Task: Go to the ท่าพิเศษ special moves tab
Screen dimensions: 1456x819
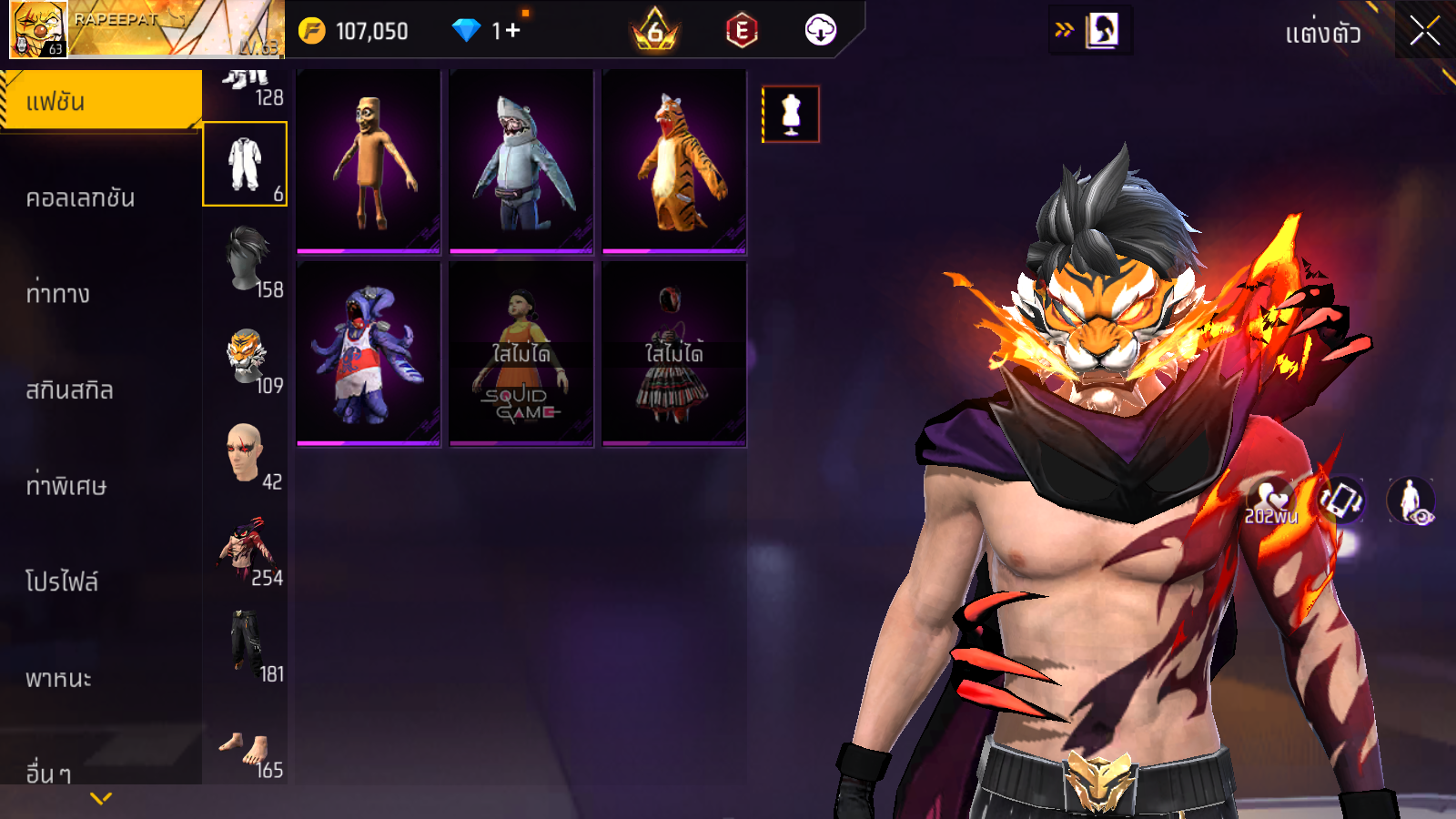Action: pyautogui.click(x=66, y=486)
